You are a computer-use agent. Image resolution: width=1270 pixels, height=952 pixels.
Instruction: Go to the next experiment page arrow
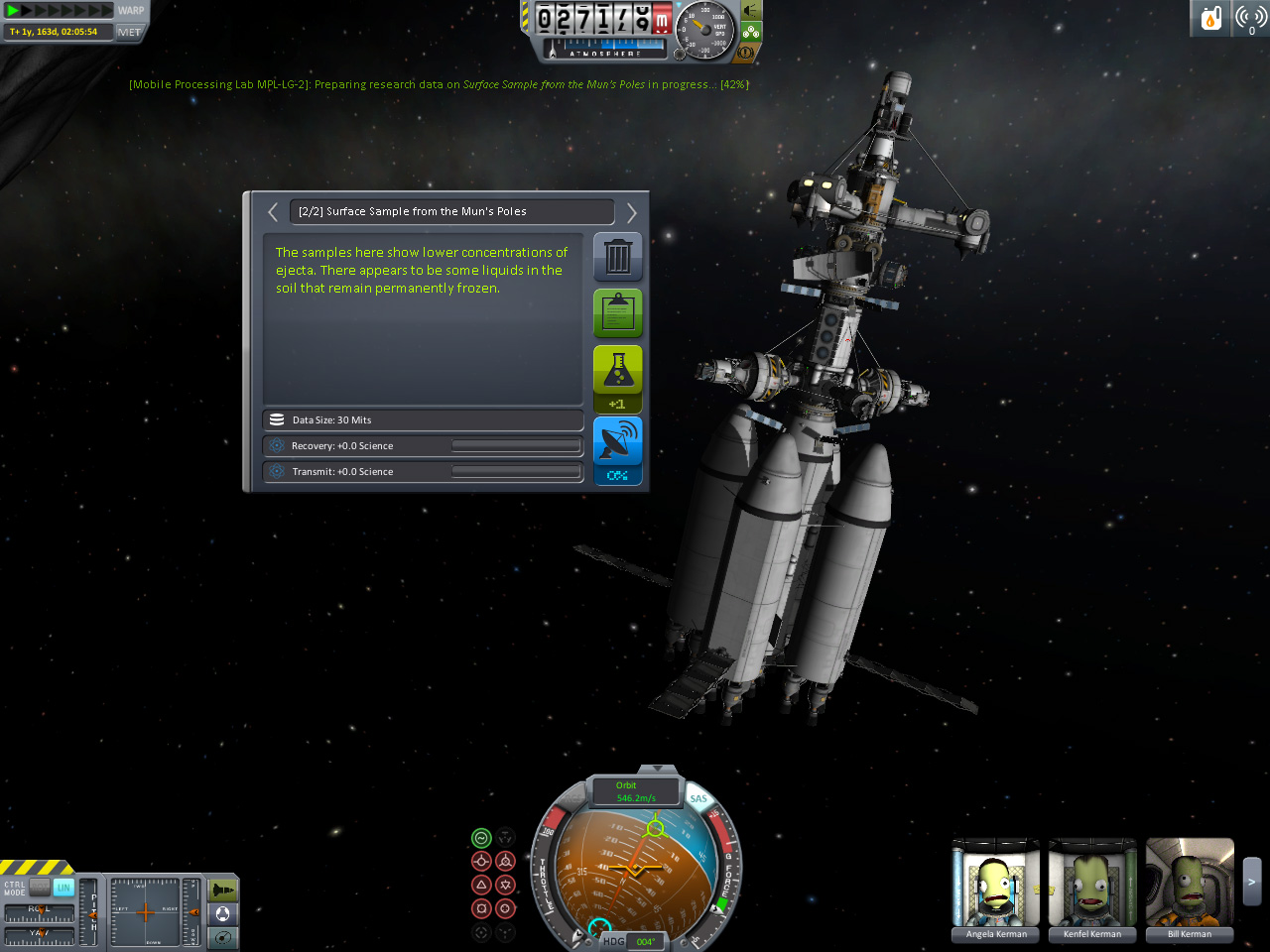[x=631, y=211]
